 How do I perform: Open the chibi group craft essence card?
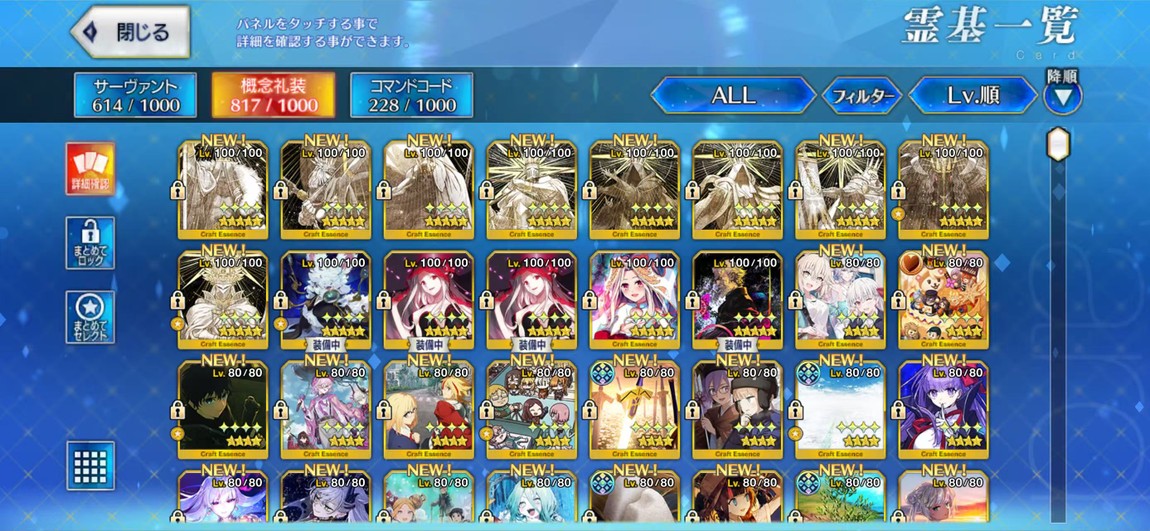coord(531,410)
